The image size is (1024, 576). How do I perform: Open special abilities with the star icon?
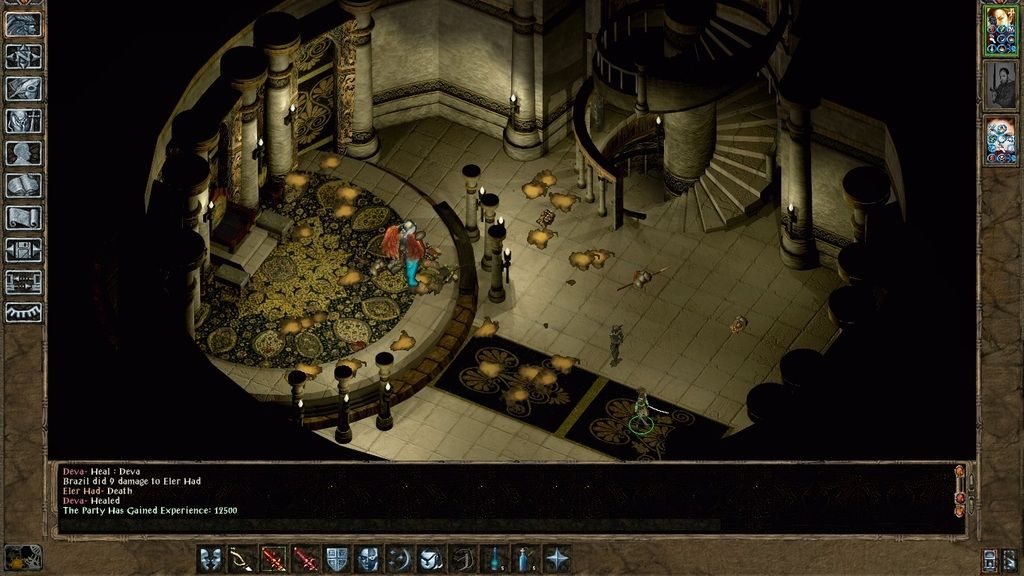[557, 559]
